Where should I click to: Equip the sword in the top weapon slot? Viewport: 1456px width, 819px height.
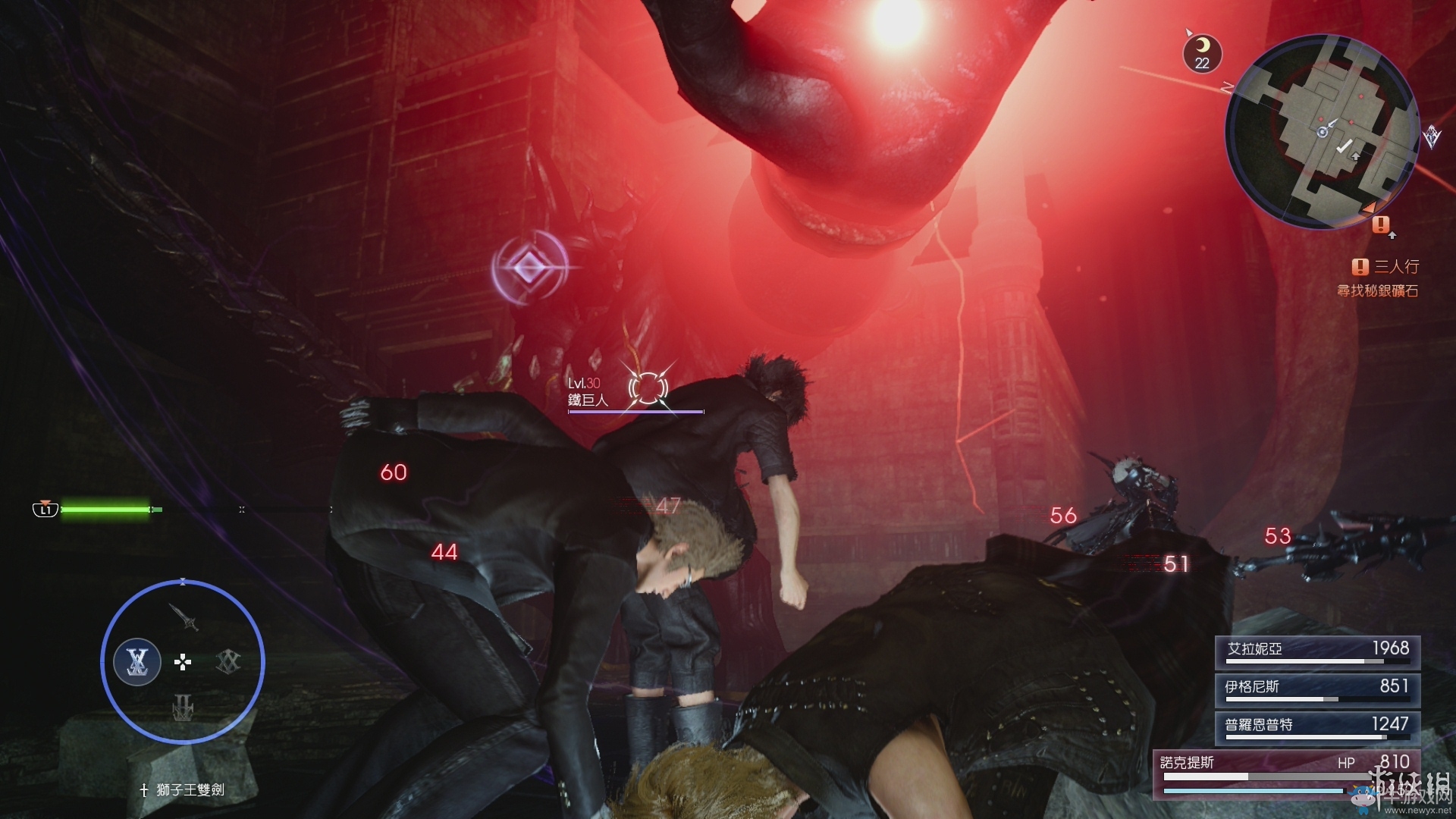tap(184, 617)
